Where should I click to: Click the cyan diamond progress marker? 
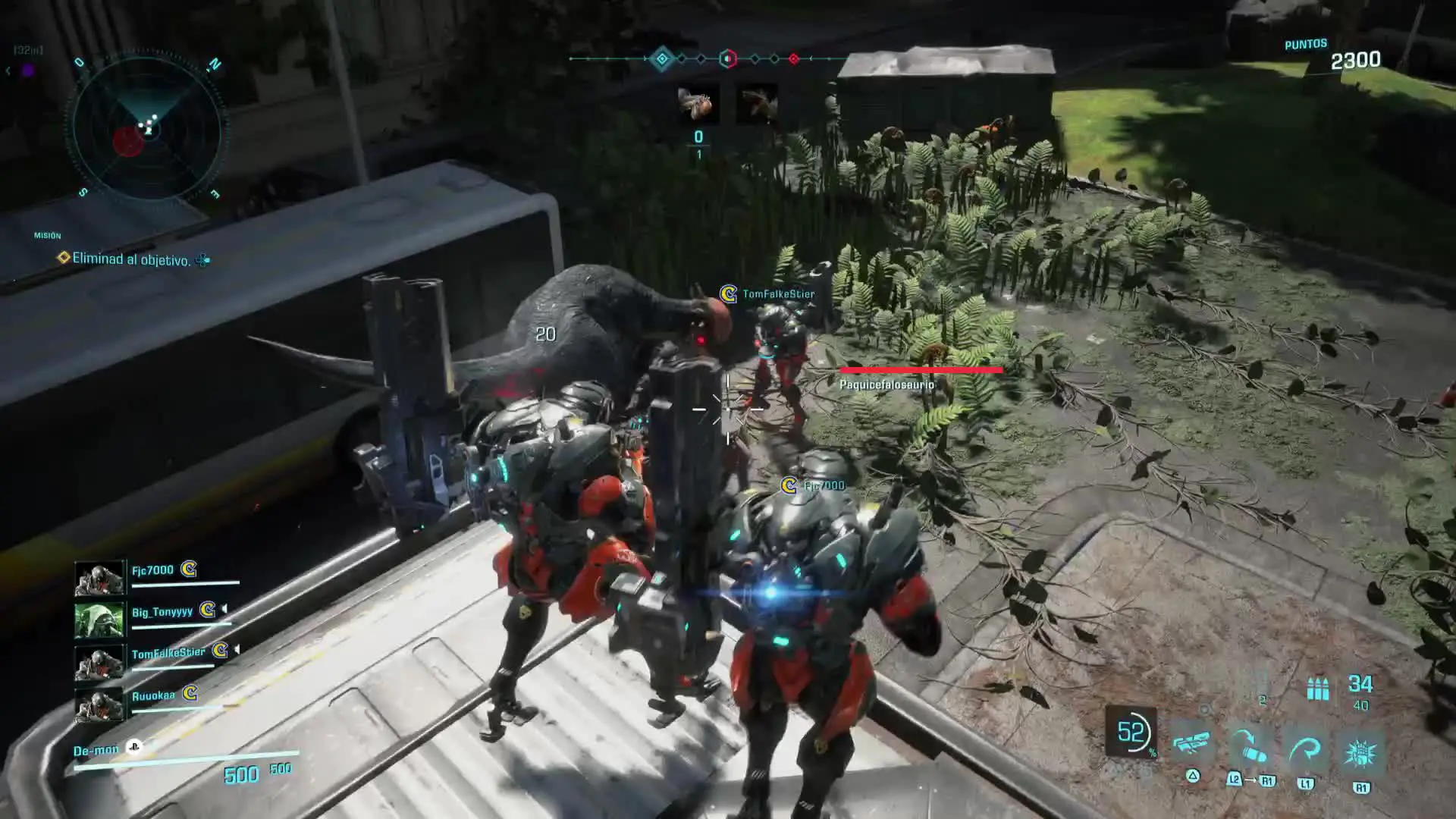(x=662, y=58)
